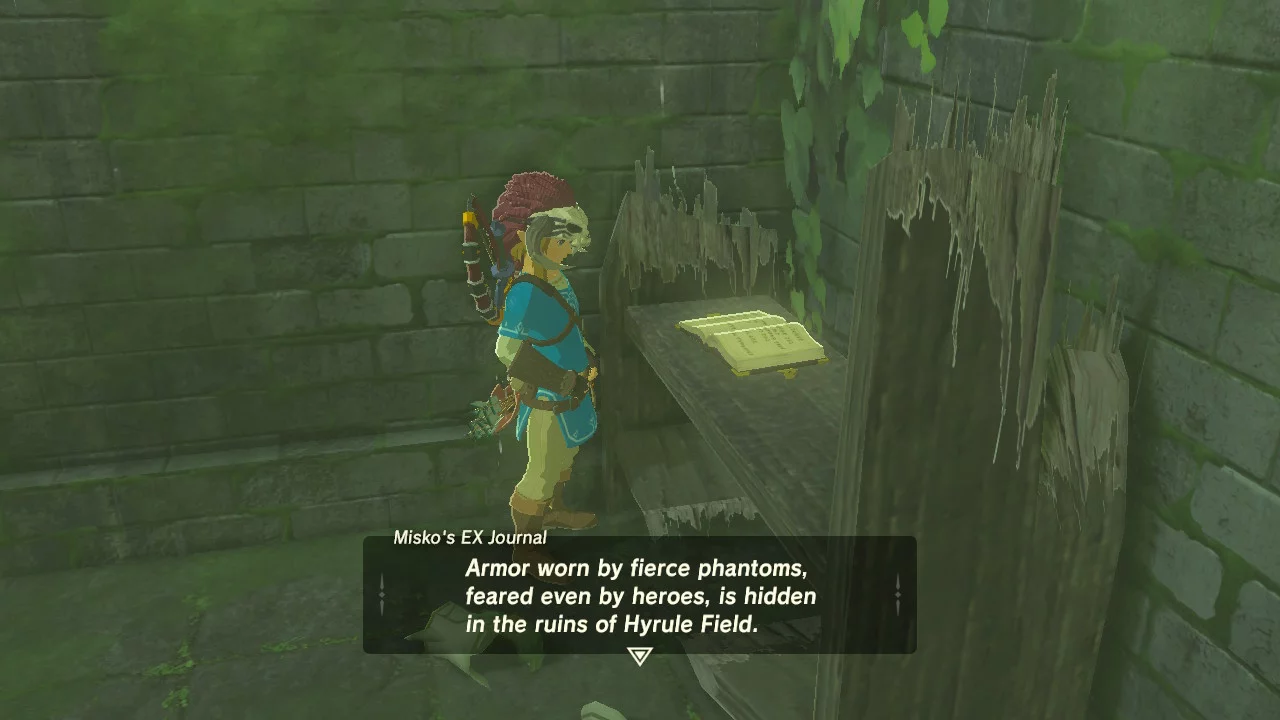Toggle the dark dialog overlay box
Viewport: 1280px width, 720px height.
640,595
